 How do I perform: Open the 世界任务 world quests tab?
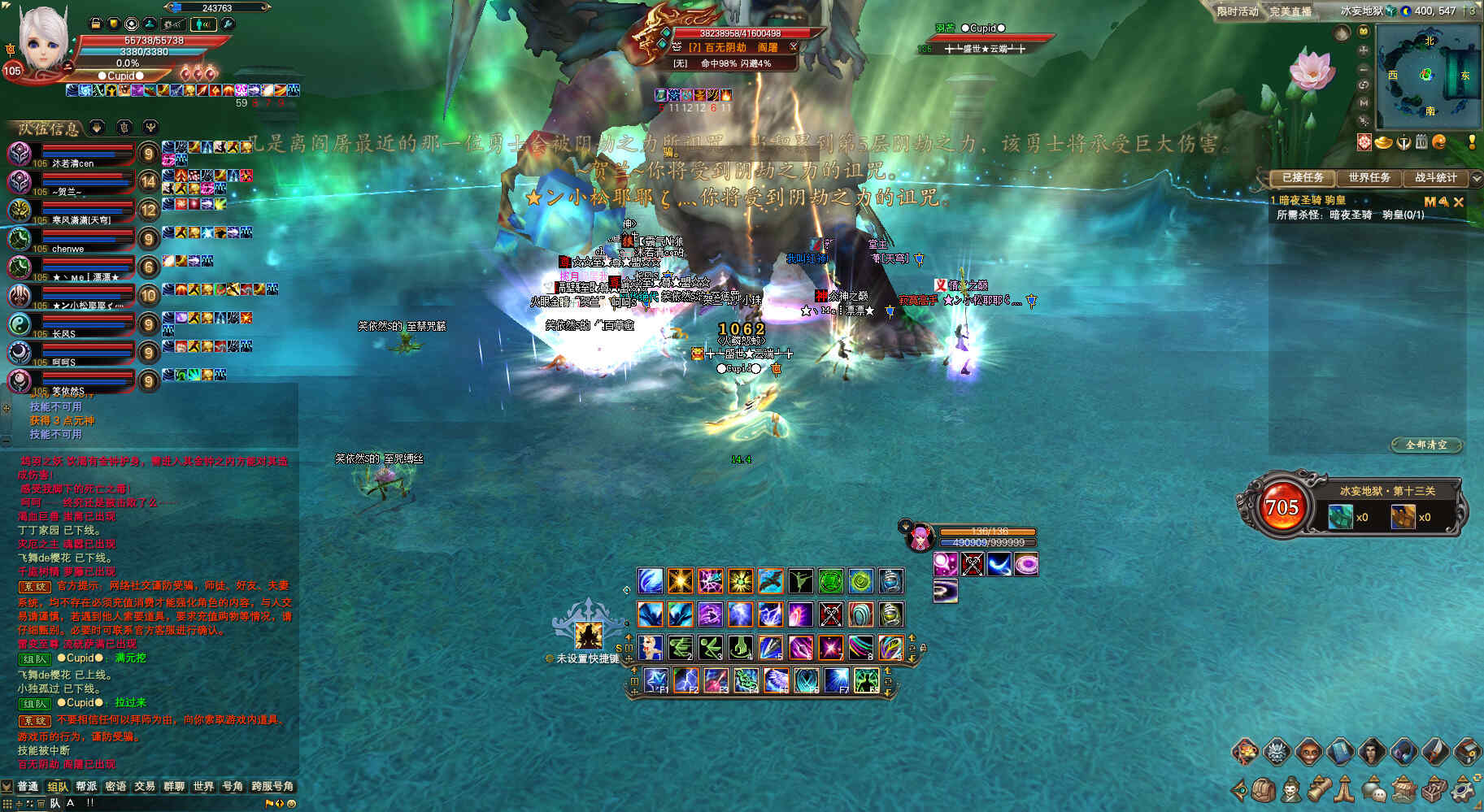[1369, 177]
